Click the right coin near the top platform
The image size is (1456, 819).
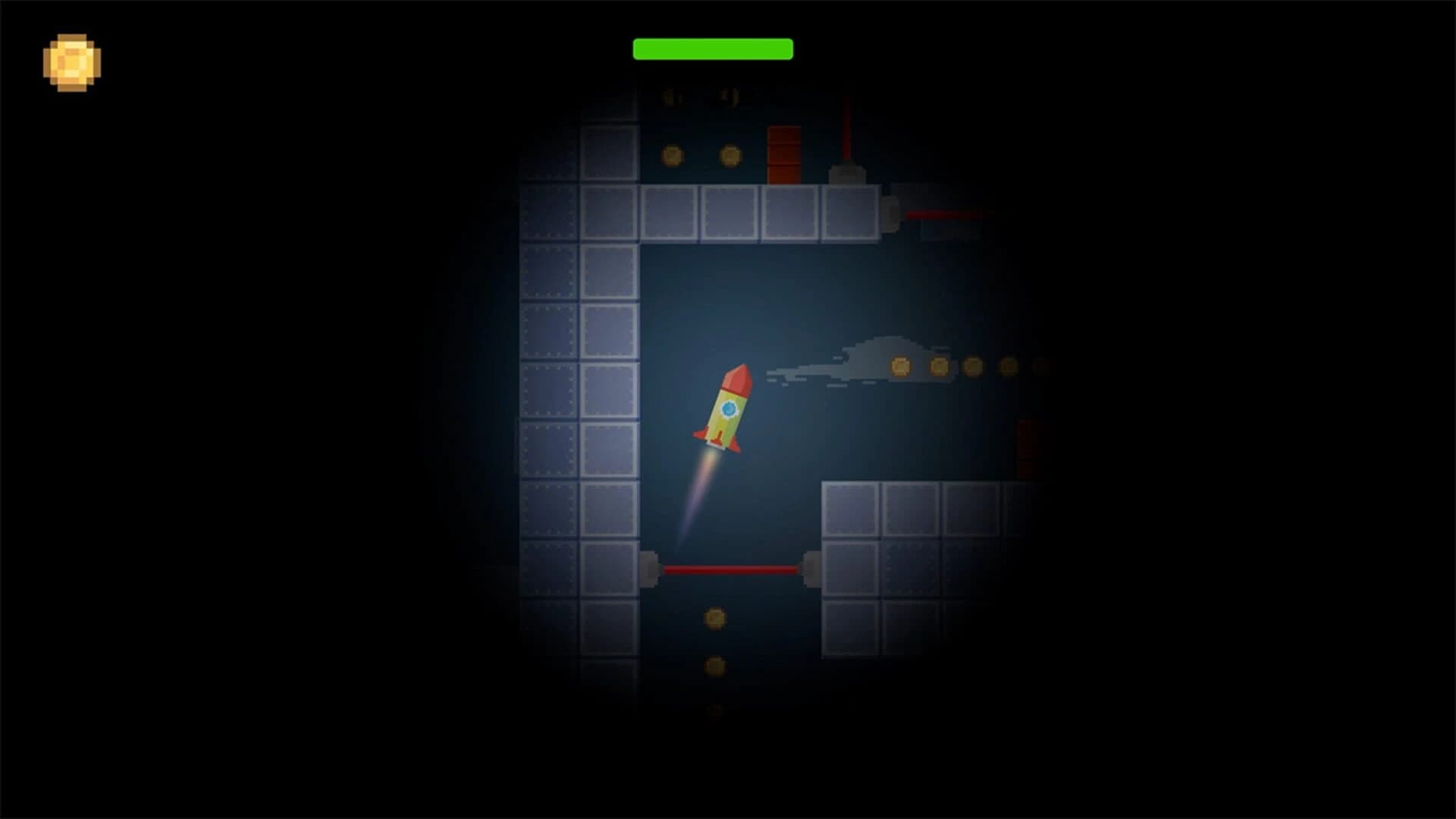pyautogui.click(x=730, y=154)
